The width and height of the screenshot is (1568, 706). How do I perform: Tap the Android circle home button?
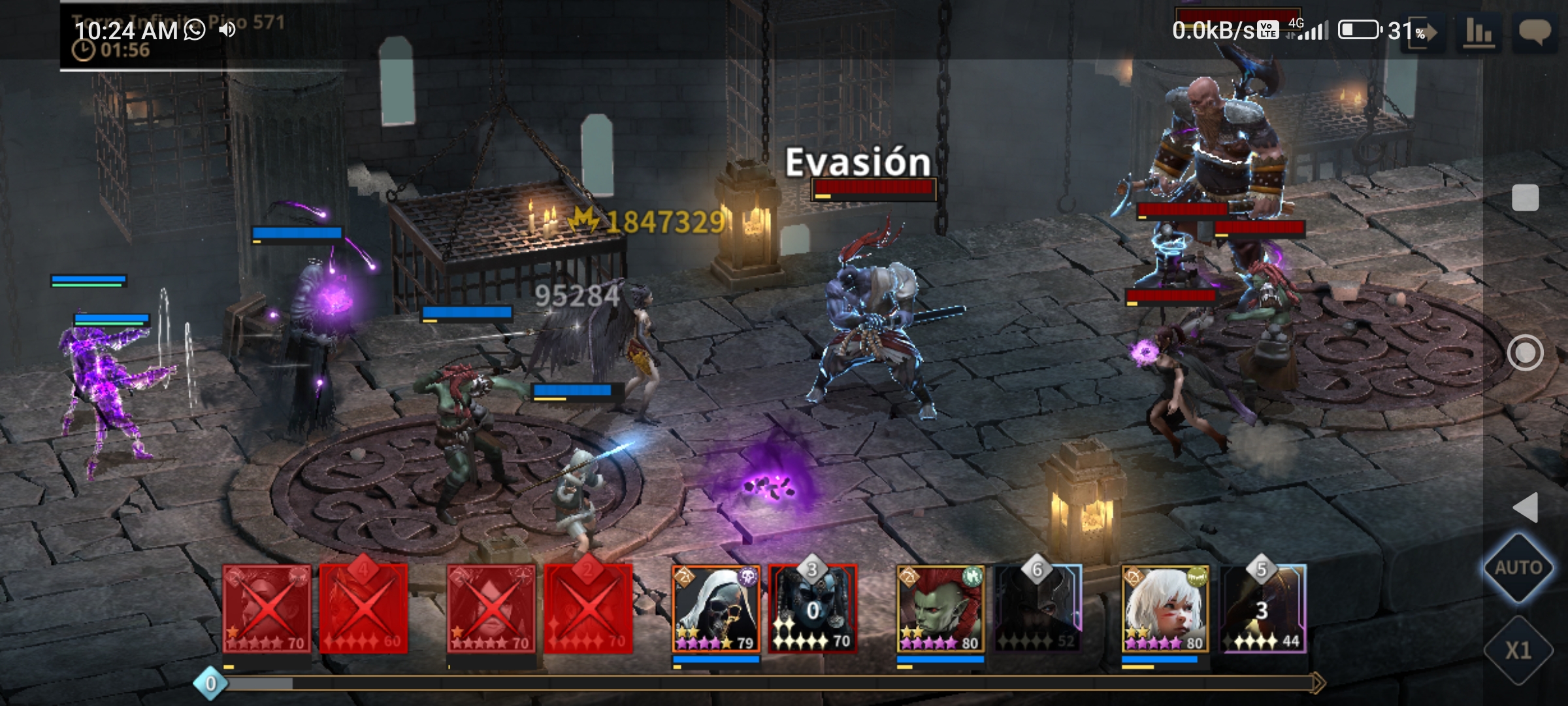point(1526,353)
